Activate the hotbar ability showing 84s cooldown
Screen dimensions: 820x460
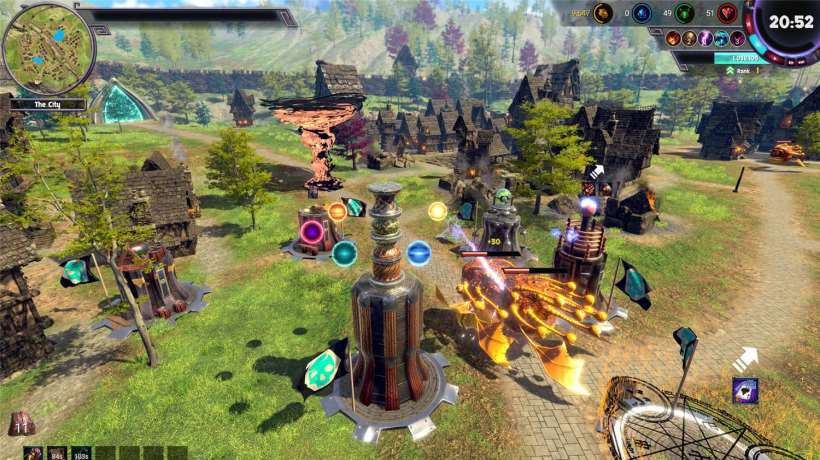coord(57,453)
